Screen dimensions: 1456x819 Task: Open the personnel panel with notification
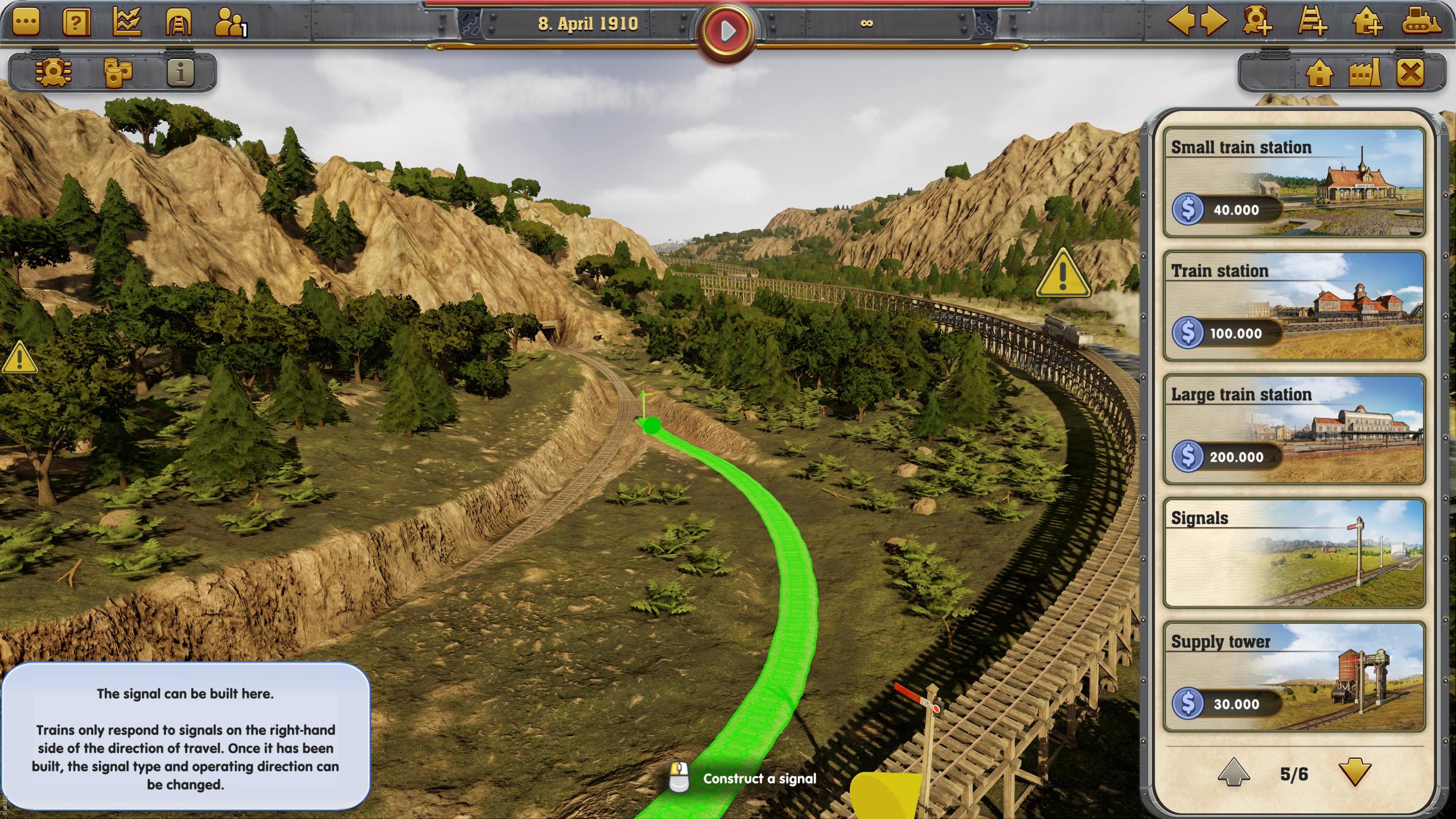tap(229, 23)
